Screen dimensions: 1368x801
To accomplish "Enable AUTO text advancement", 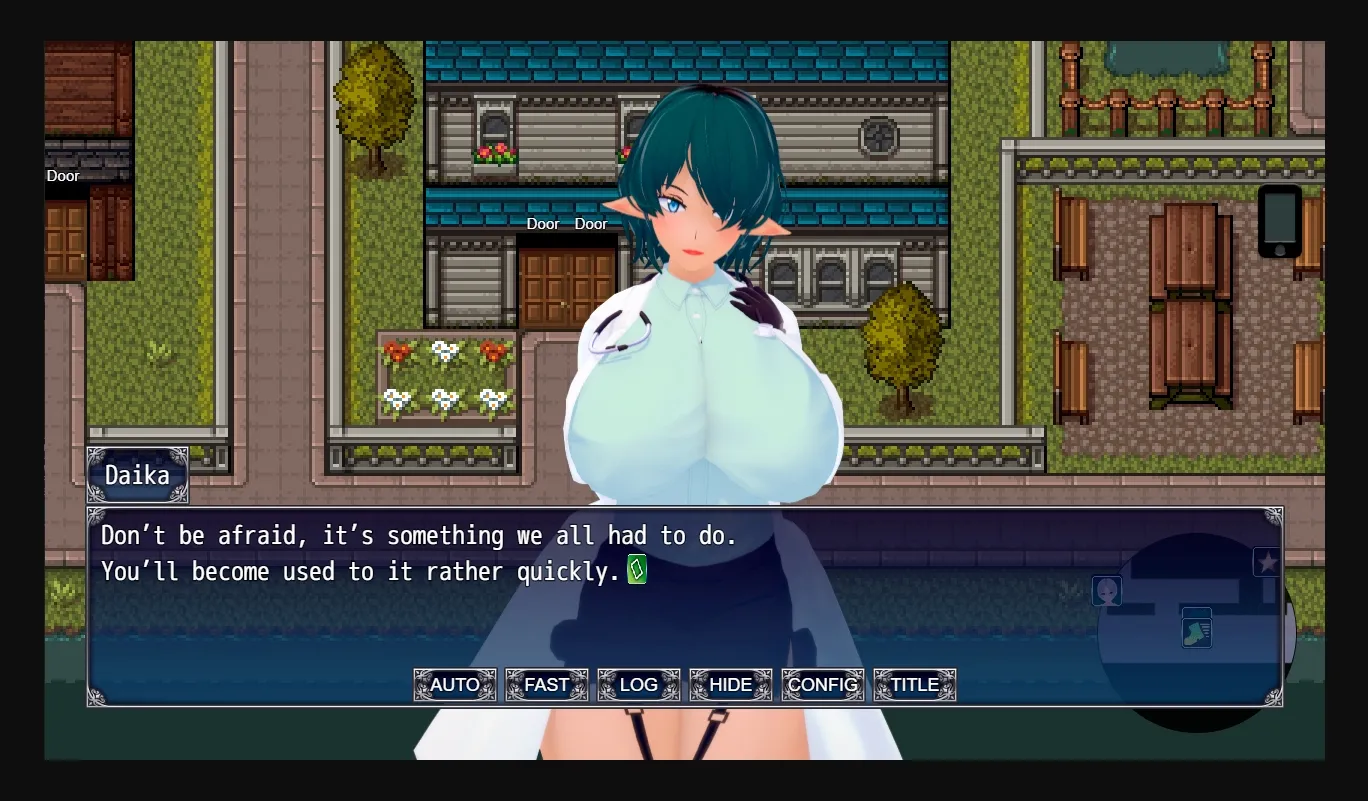I will (455, 685).
